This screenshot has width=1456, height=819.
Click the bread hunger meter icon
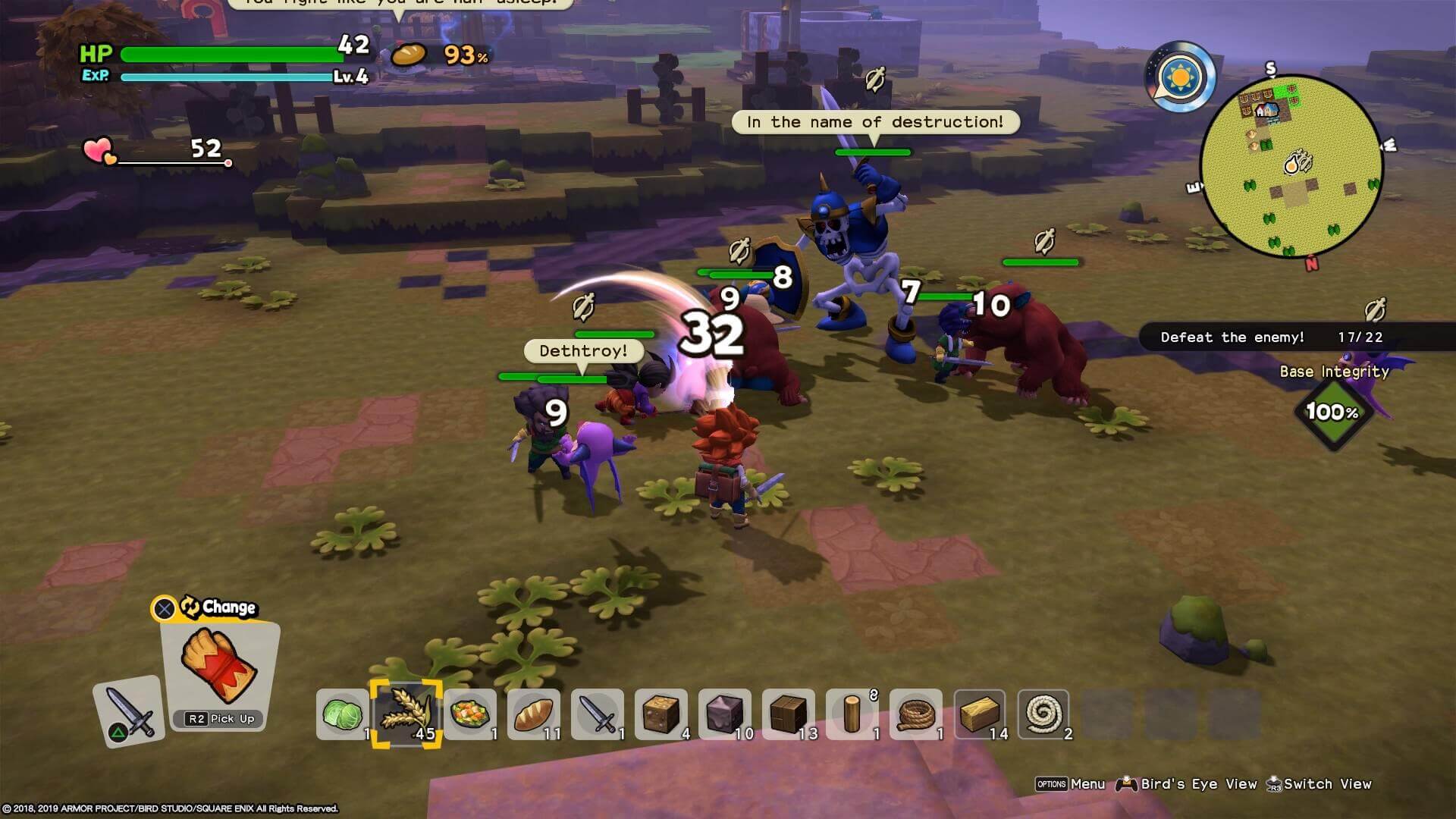[x=408, y=55]
